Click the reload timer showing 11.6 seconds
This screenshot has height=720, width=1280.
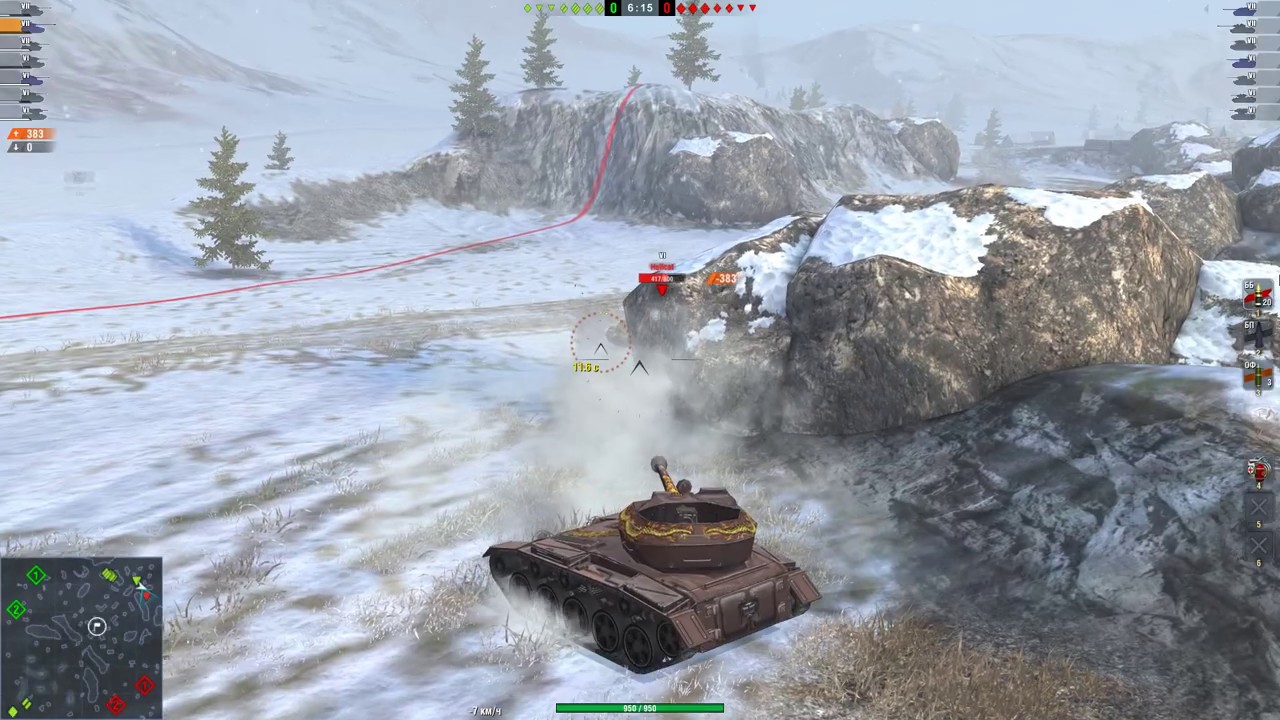tap(586, 367)
